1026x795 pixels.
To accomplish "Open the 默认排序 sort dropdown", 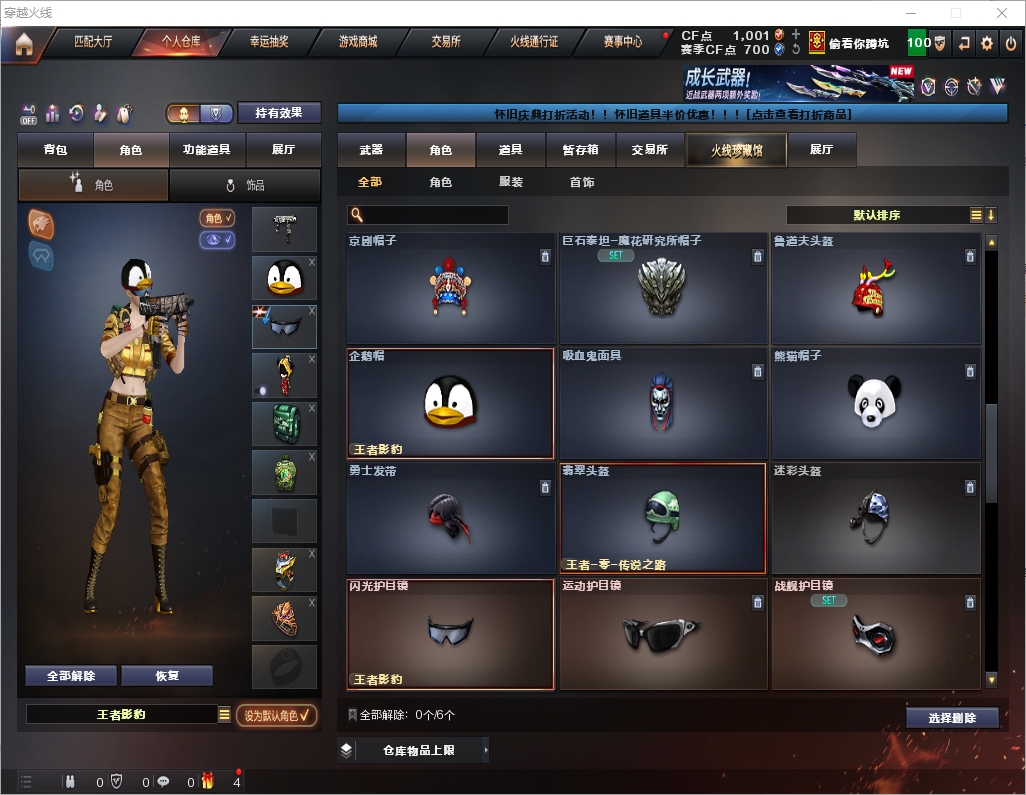I will (x=877, y=215).
